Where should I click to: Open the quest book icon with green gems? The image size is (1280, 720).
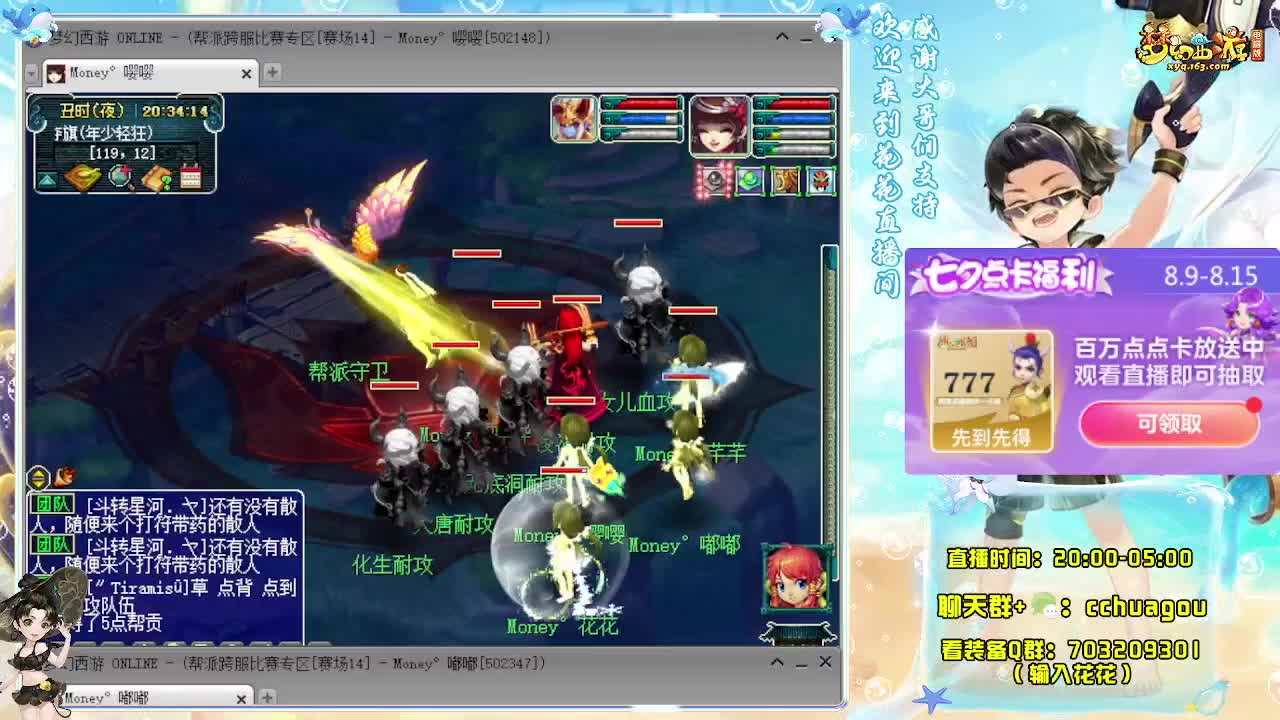point(157,178)
